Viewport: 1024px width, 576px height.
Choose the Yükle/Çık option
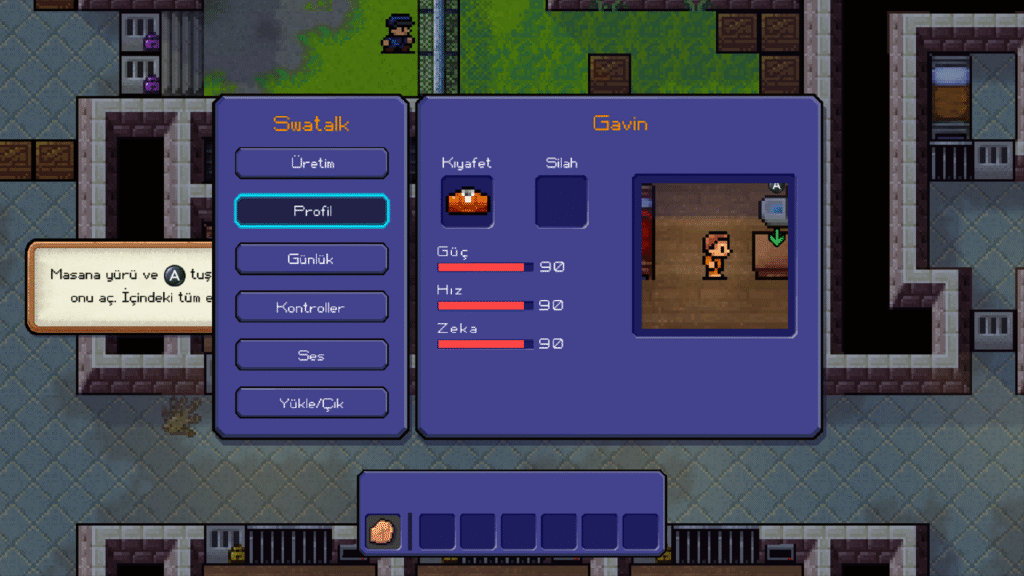[312, 403]
